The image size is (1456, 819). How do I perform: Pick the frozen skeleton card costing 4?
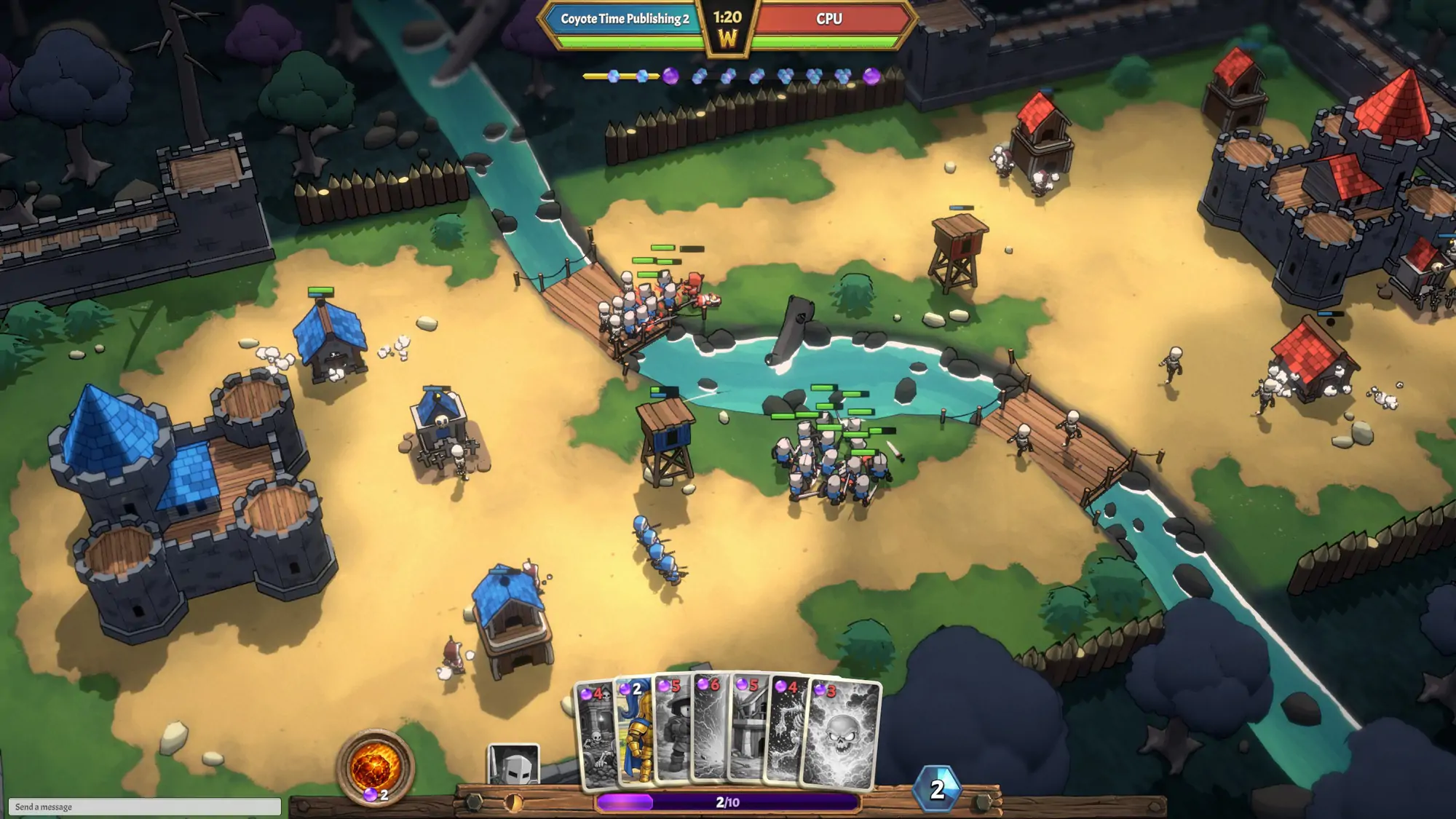(x=787, y=735)
